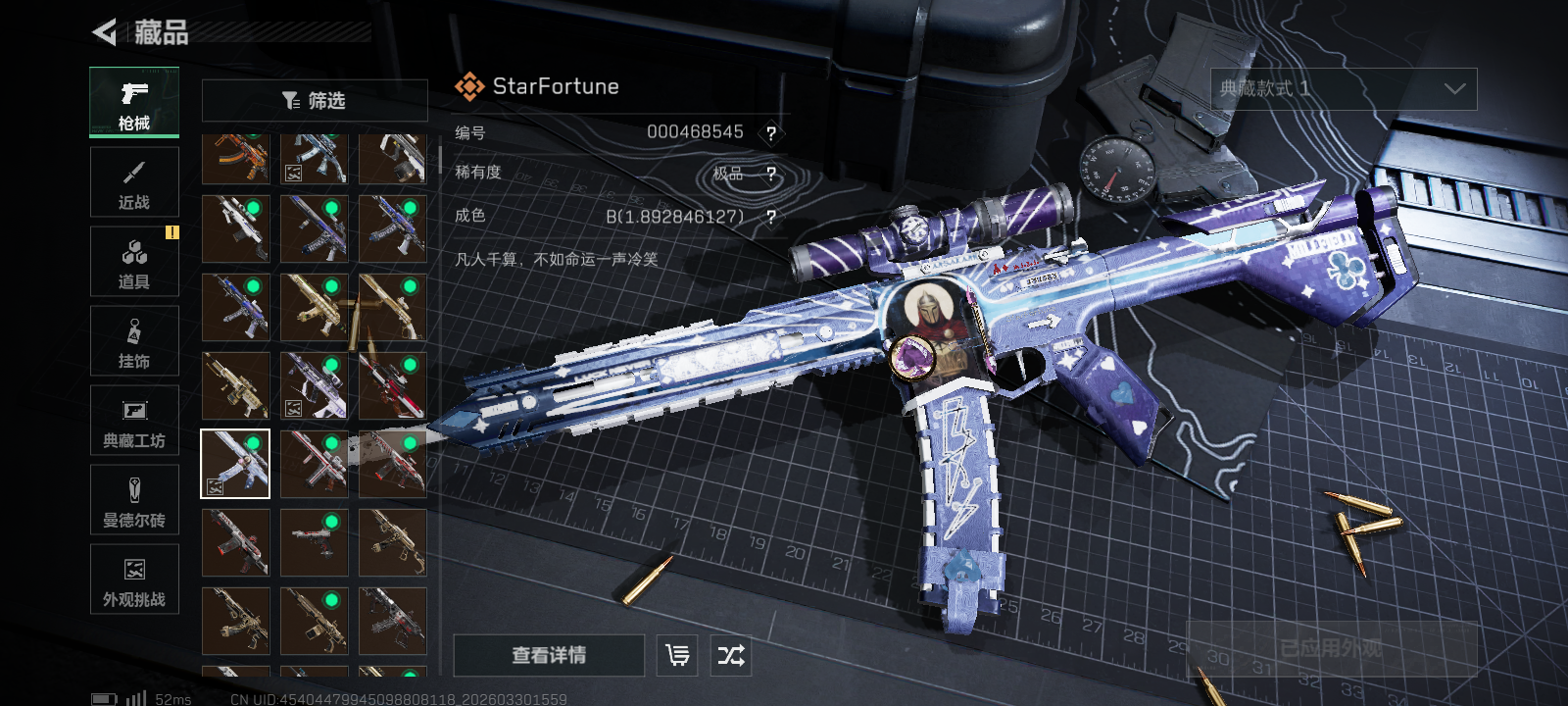
Task: Switch to the 典藏工坊 workshop tab
Action: pos(134,421)
